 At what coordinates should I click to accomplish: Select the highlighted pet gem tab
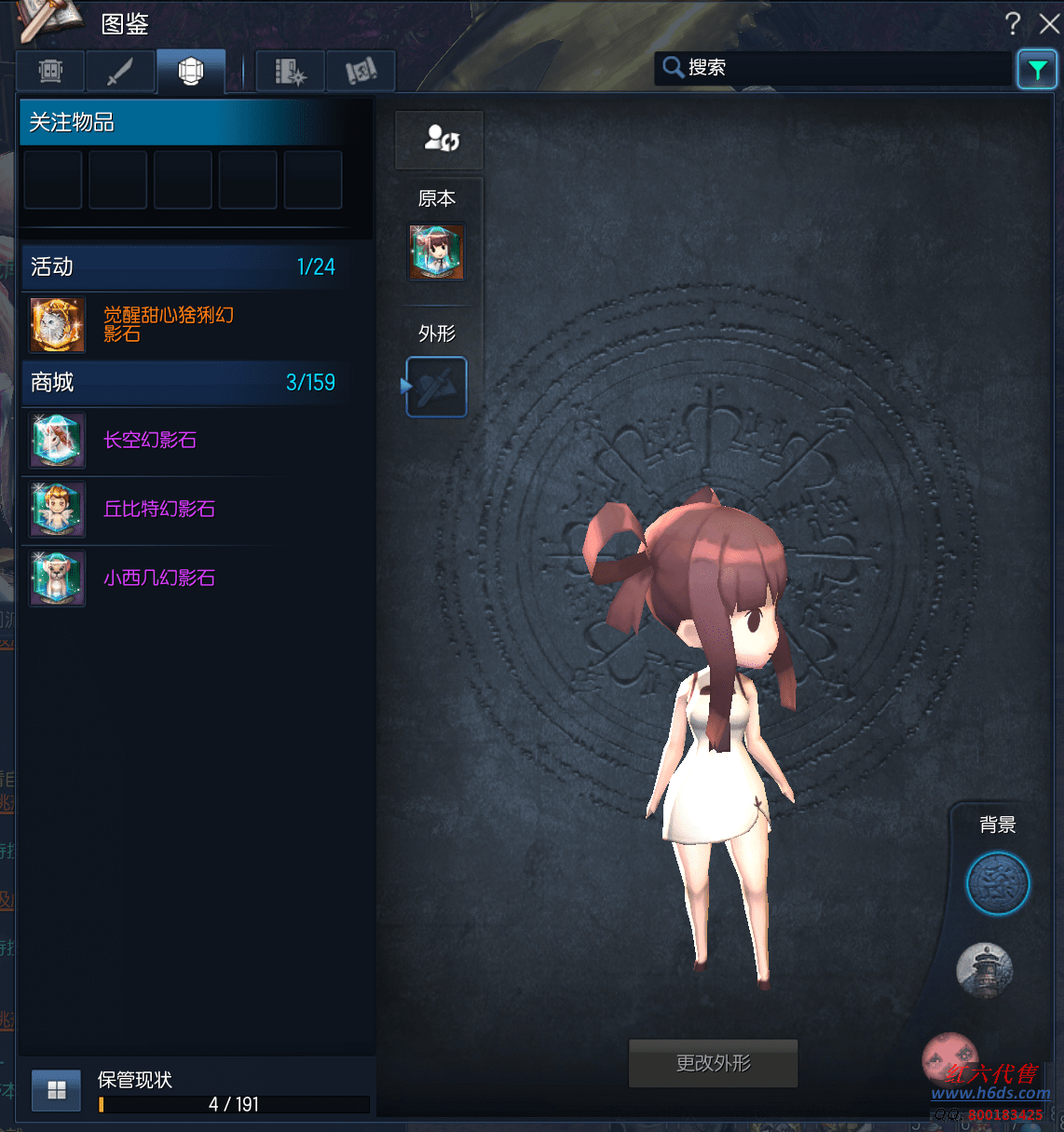[x=191, y=71]
